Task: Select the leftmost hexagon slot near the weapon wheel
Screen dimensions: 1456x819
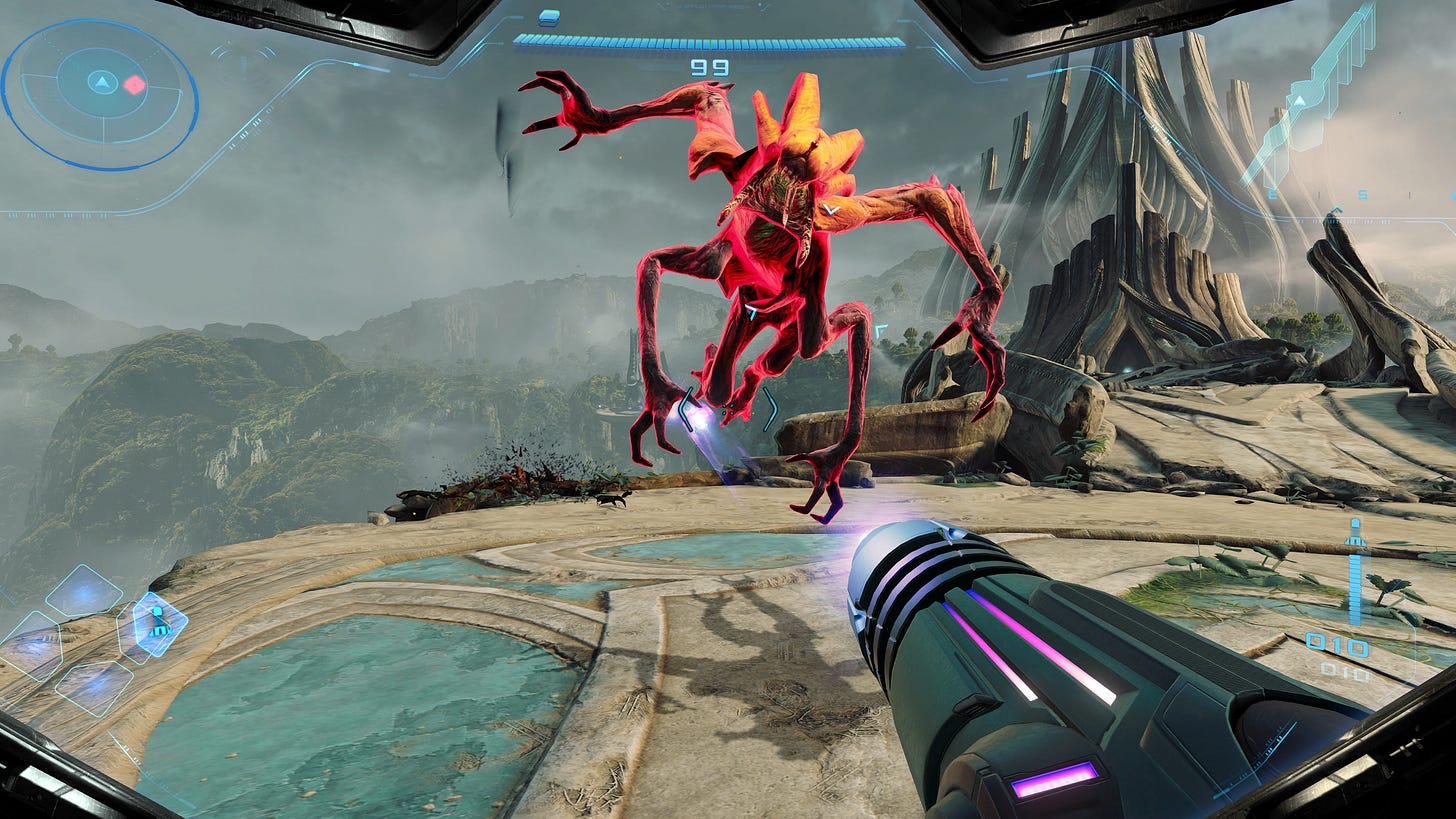Action: pyautogui.click(x=32, y=645)
